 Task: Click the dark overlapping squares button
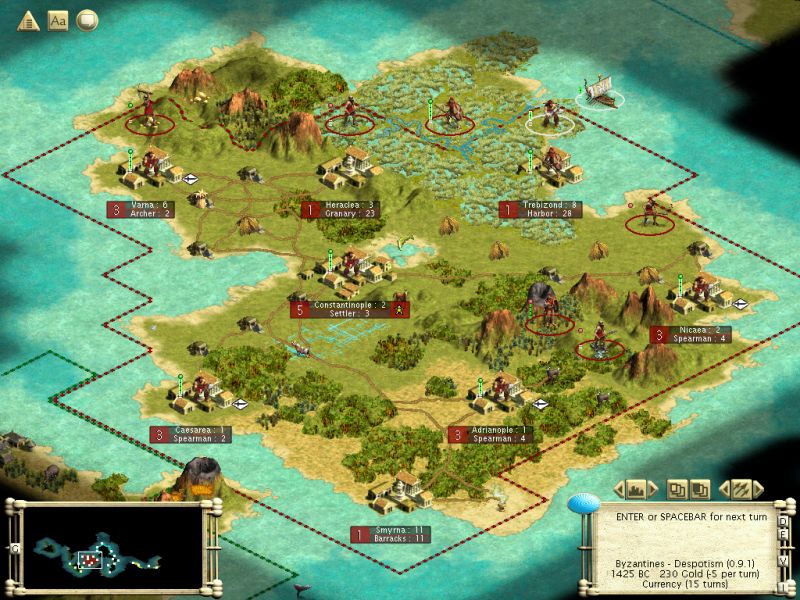[x=700, y=489]
